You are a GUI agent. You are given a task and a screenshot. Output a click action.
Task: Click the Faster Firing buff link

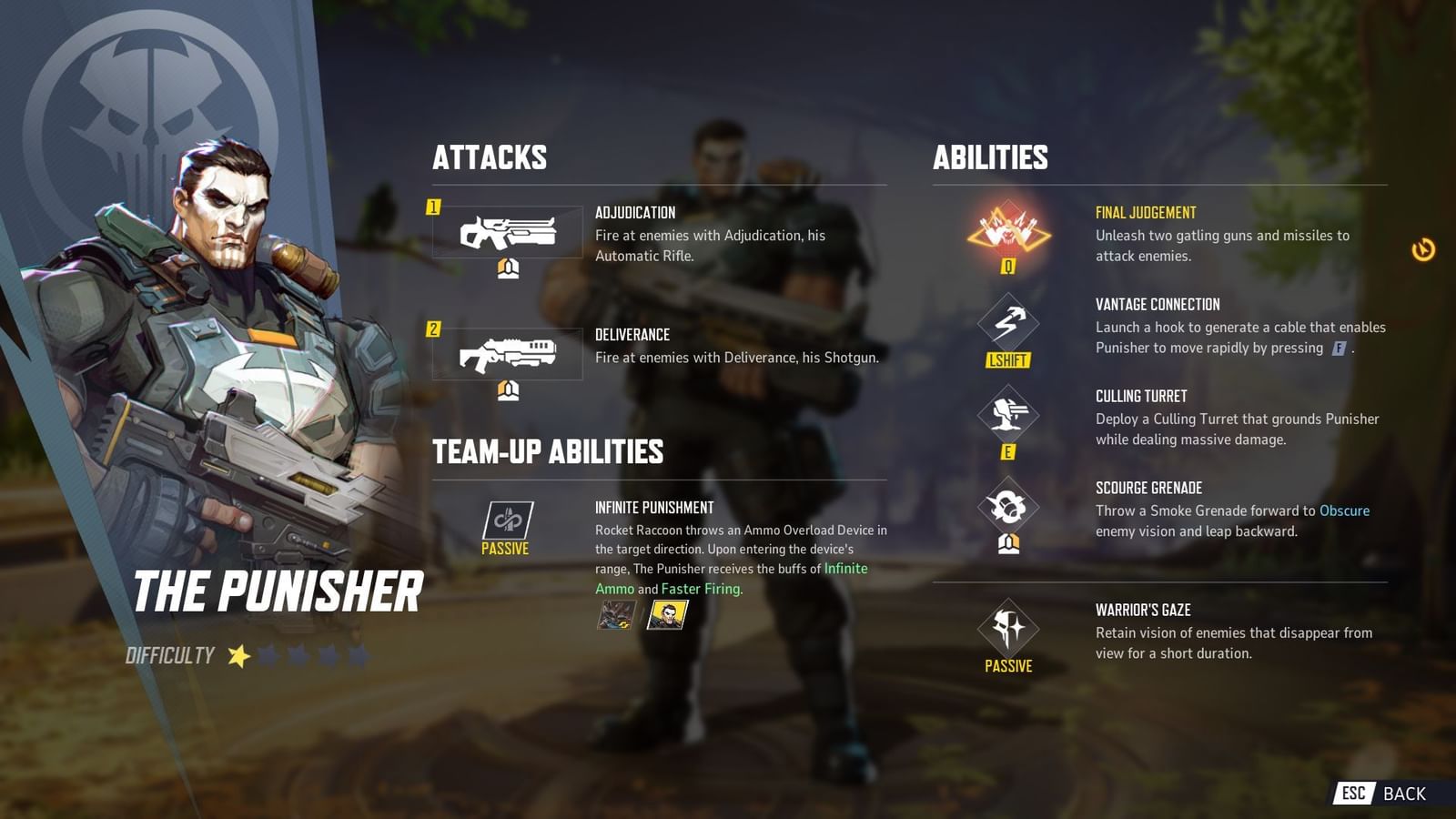701,590
